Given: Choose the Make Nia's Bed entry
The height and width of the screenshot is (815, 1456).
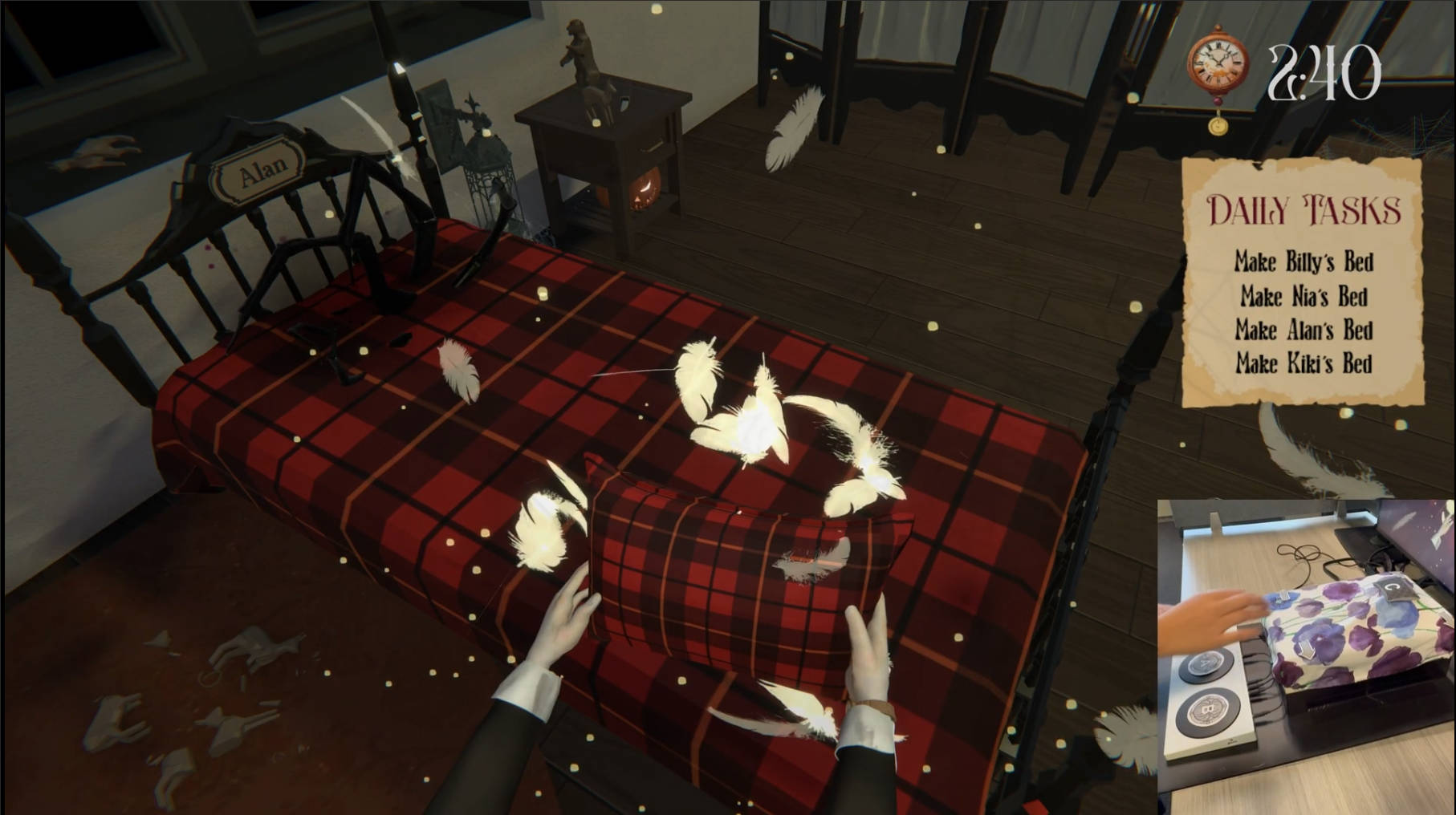Looking at the screenshot, I should (1303, 297).
